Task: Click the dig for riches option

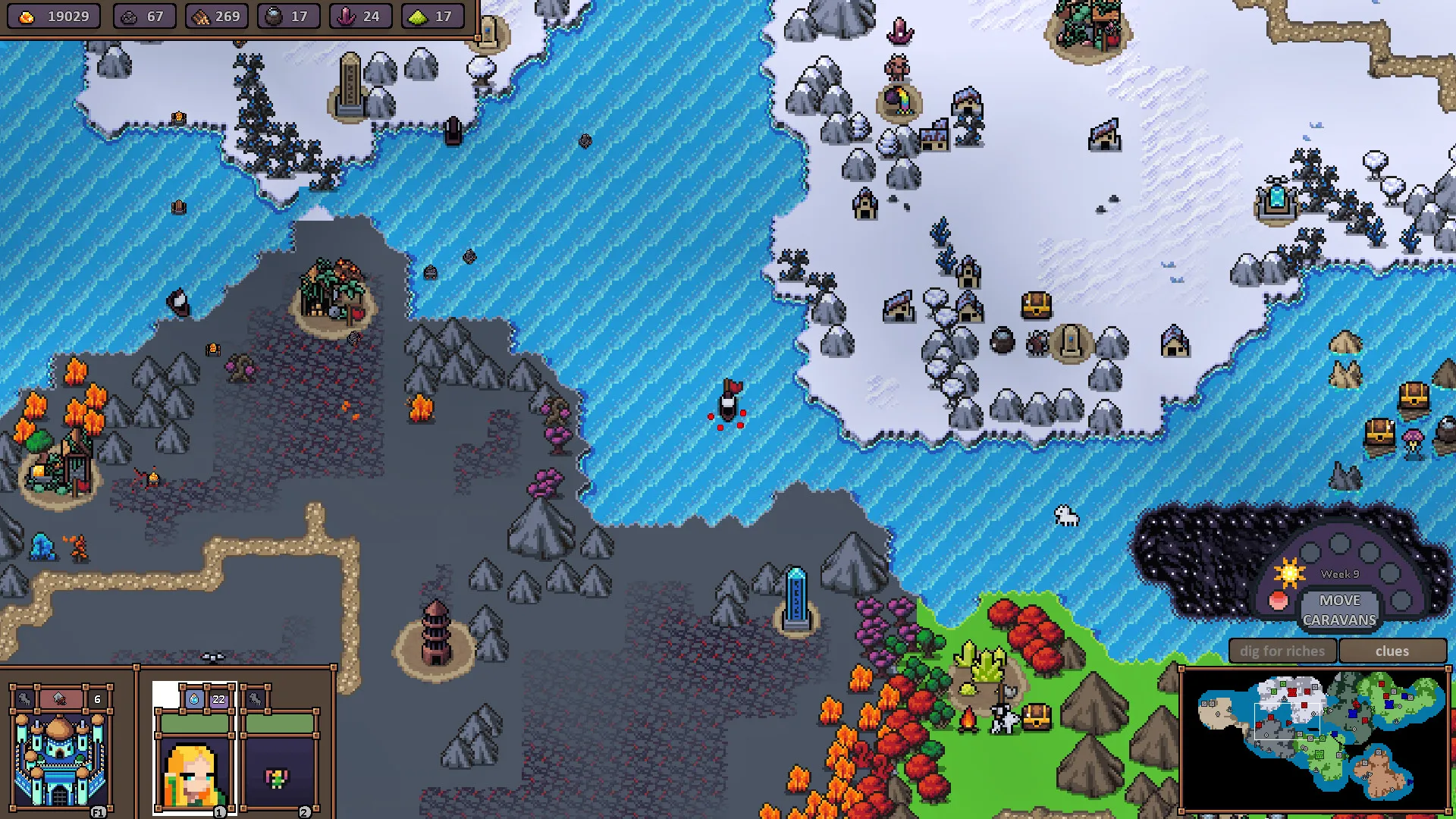Action: coord(1282,651)
